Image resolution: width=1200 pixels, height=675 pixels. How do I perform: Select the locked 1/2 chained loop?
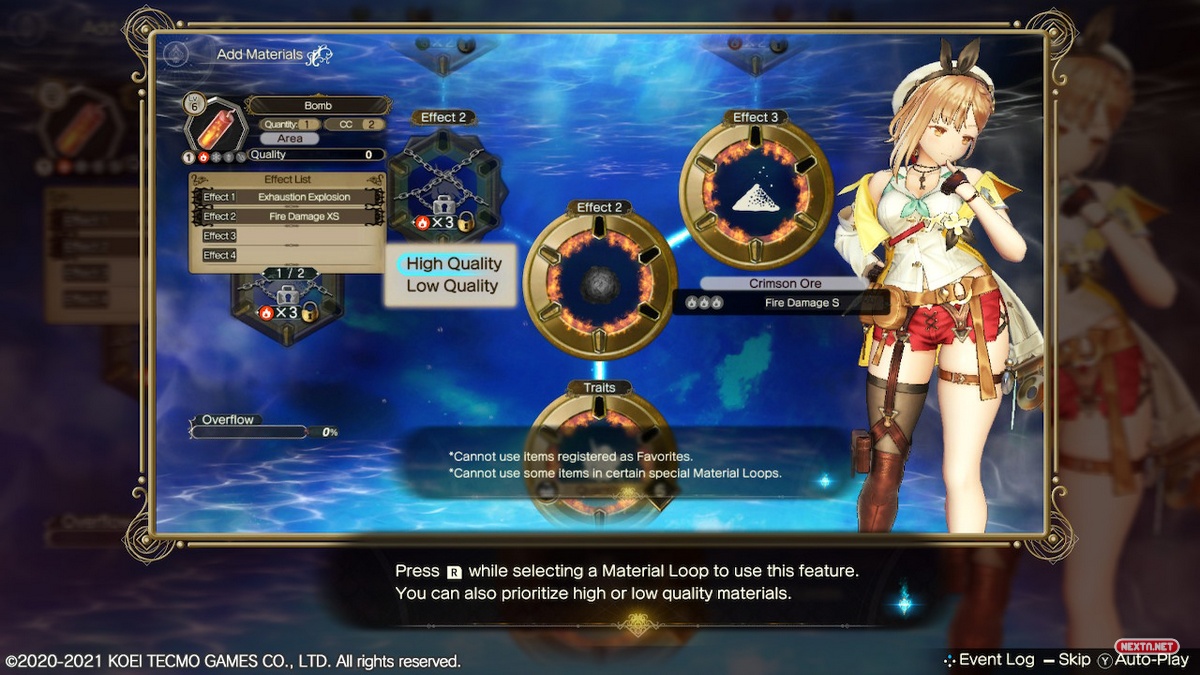(x=287, y=300)
